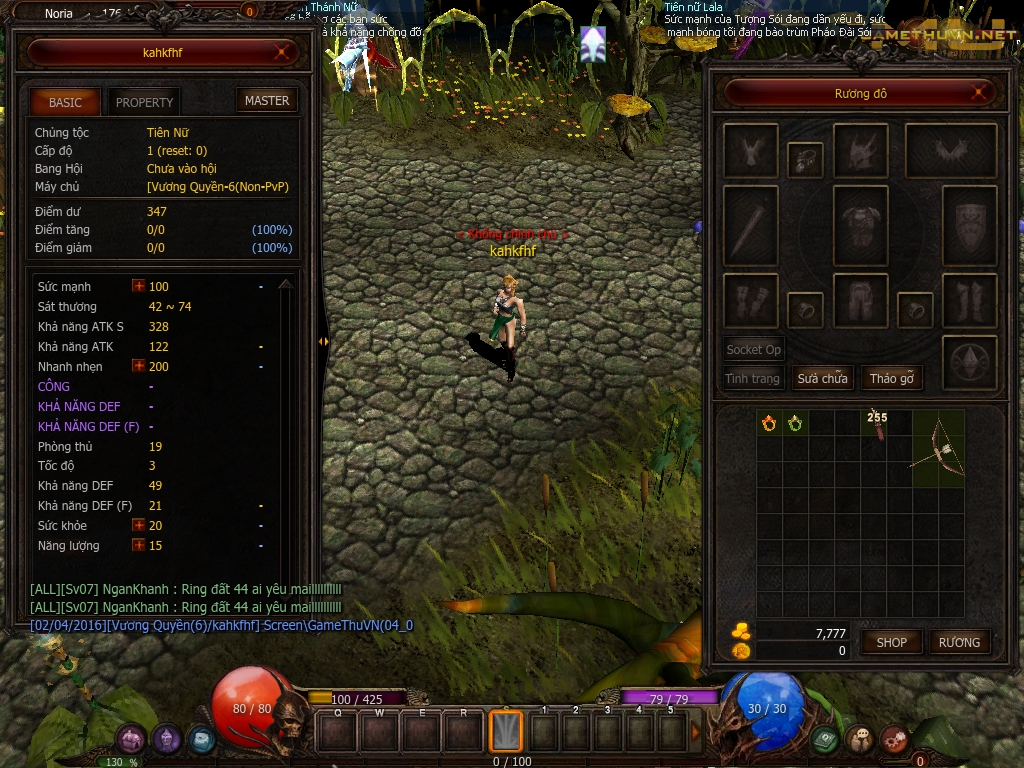The image size is (1024, 768).
Task: Open the MASTER panel
Action: 267,100
